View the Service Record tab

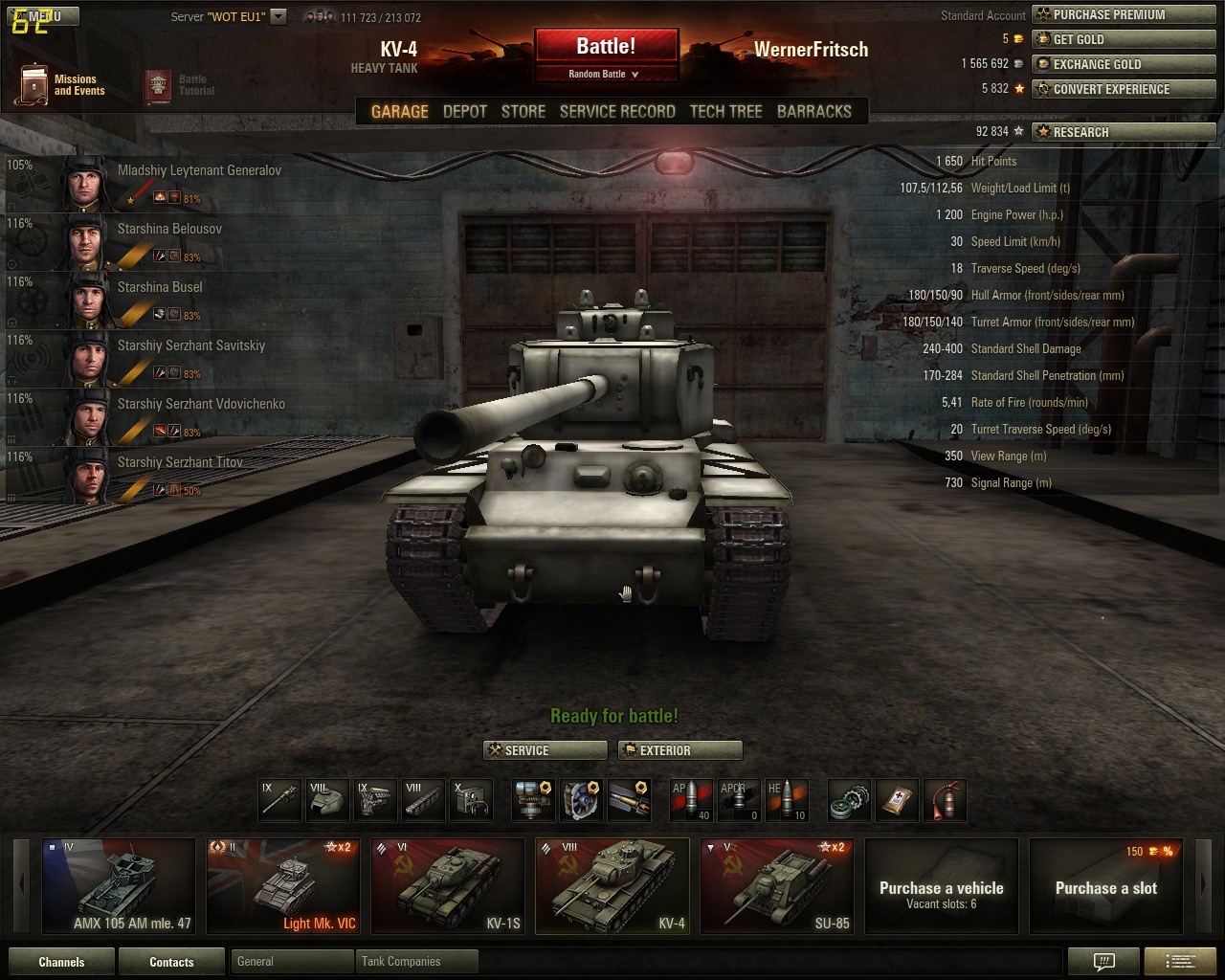pos(617,111)
